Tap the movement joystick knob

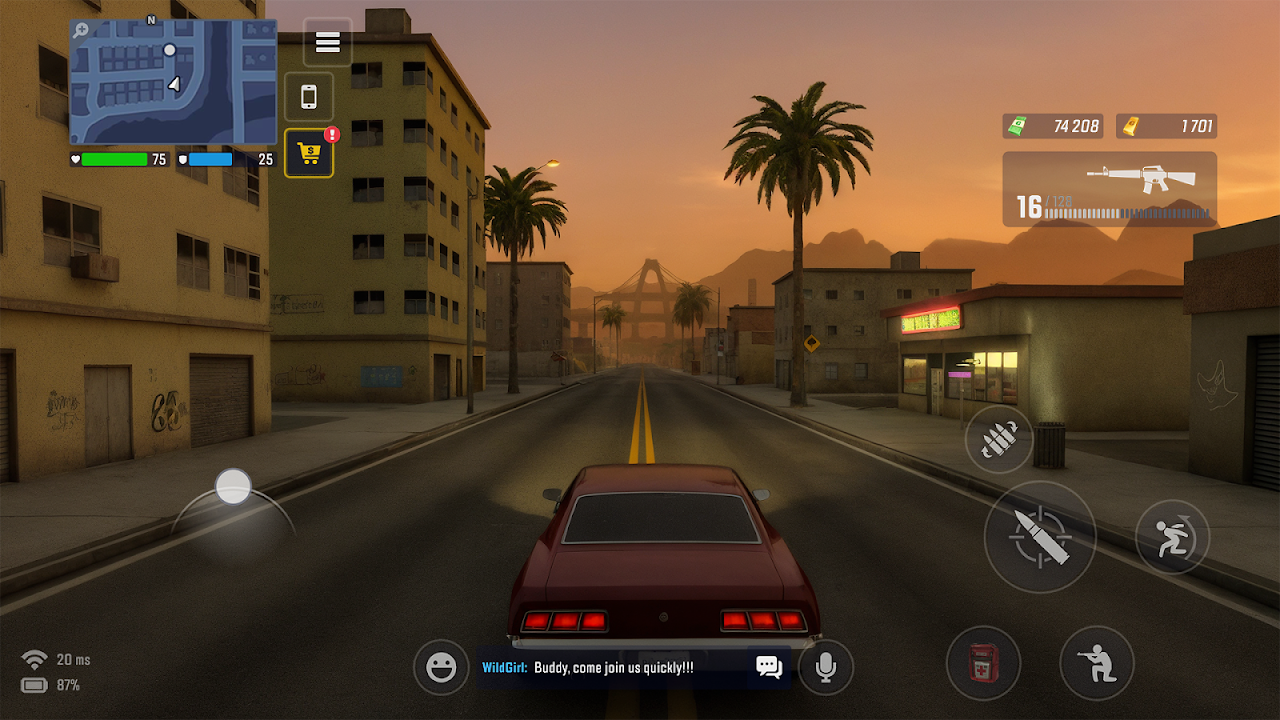coord(233,487)
